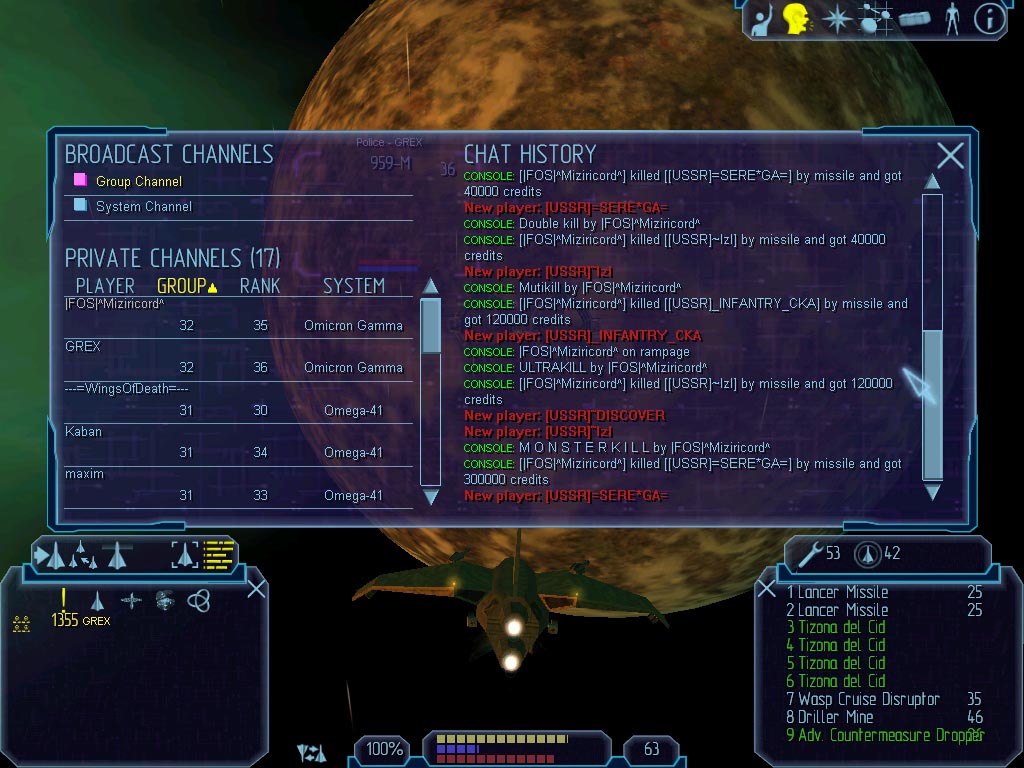1024x768 pixels.
Task: Close the chat window with the X
Action: 950,155
